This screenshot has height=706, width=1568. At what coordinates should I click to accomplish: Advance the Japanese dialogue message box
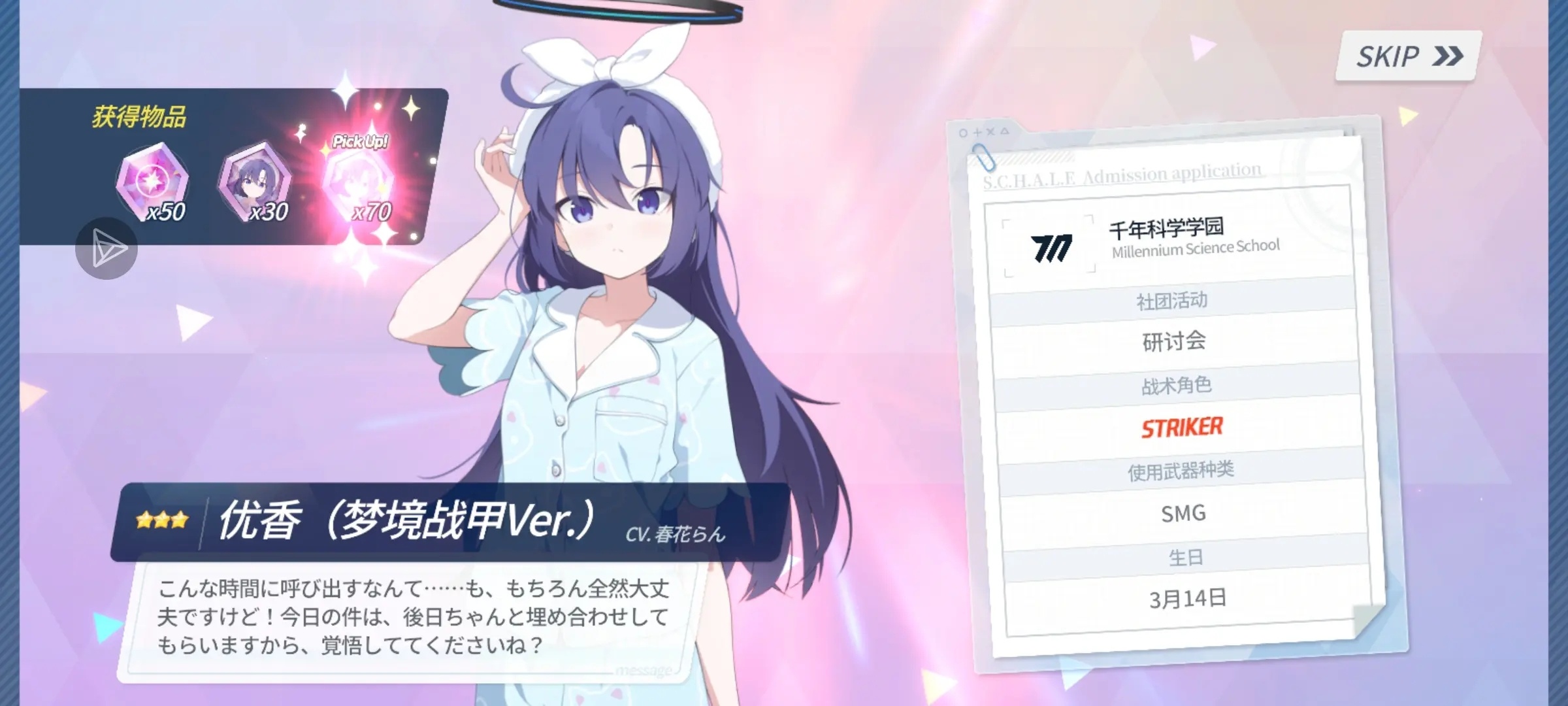click(412, 617)
